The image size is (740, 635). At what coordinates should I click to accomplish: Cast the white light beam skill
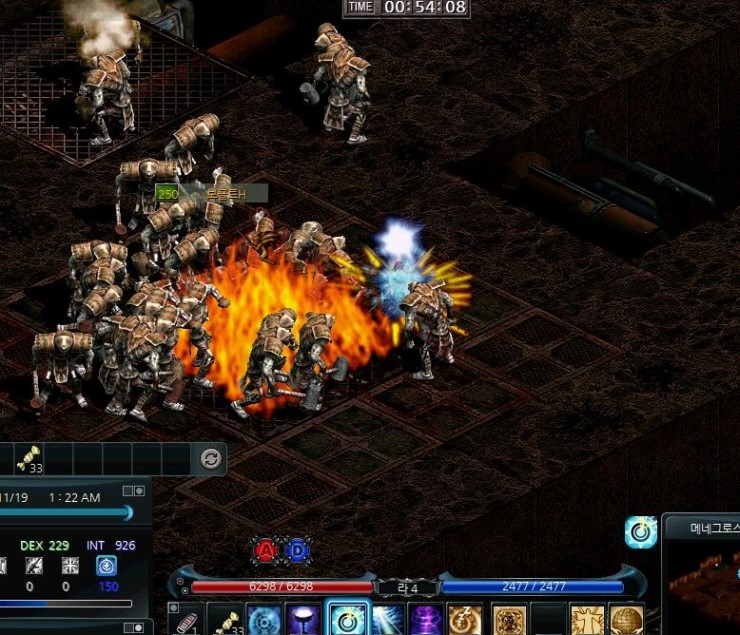(387, 621)
